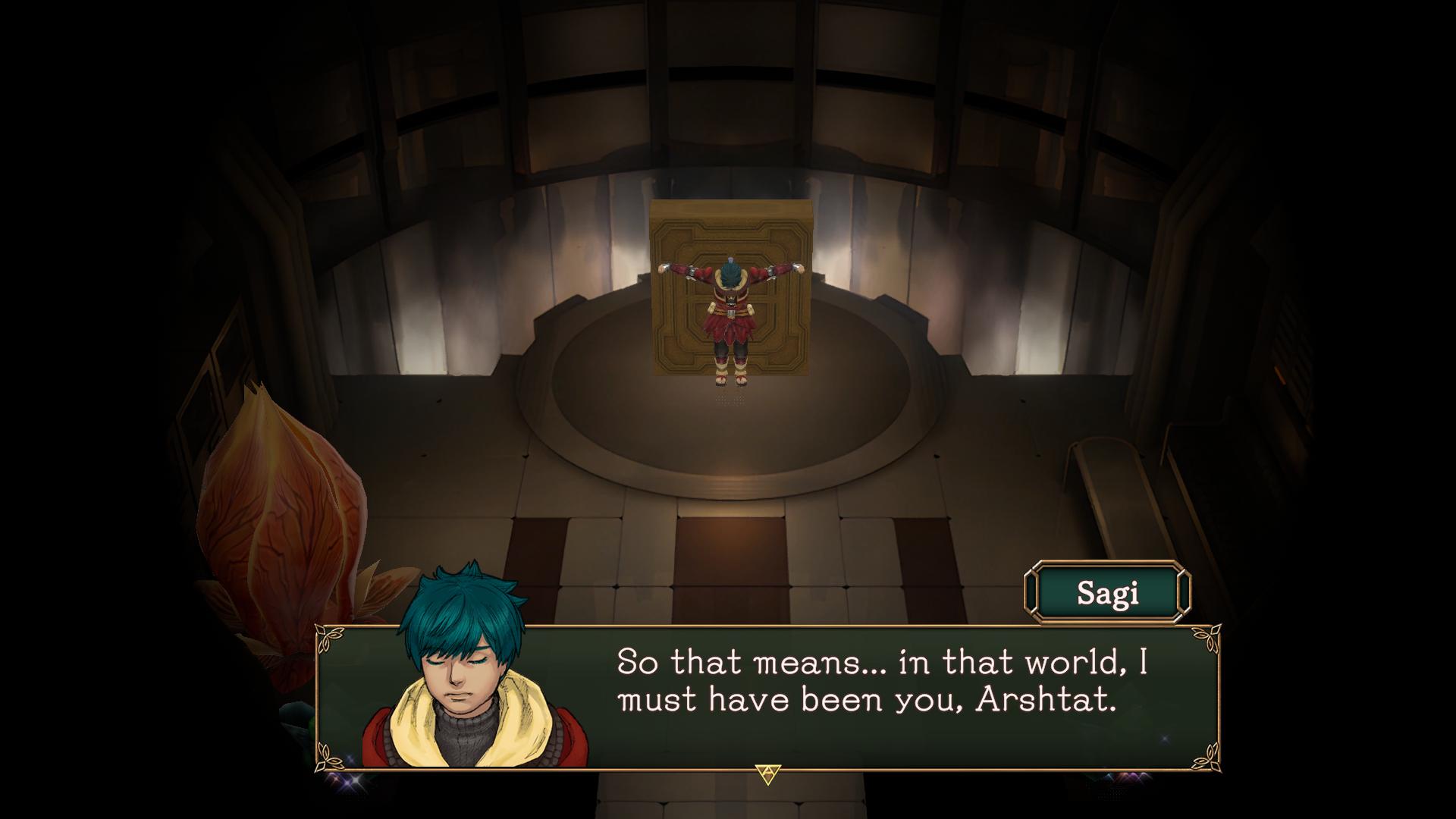Click the triangle continue arrow under the dialogue
The width and height of the screenshot is (1456, 819).
(767, 774)
